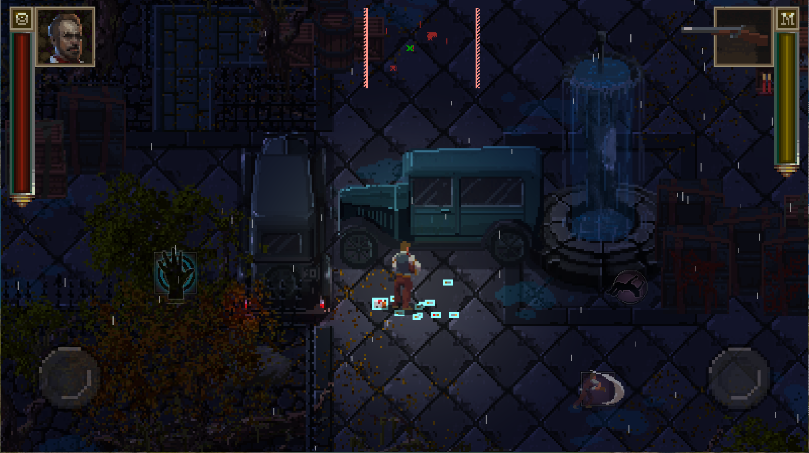This screenshot has height=453, width=809.
Task: Tap the glowing hand interact icon
Action: pyautogui.click(x=175, y=274)
